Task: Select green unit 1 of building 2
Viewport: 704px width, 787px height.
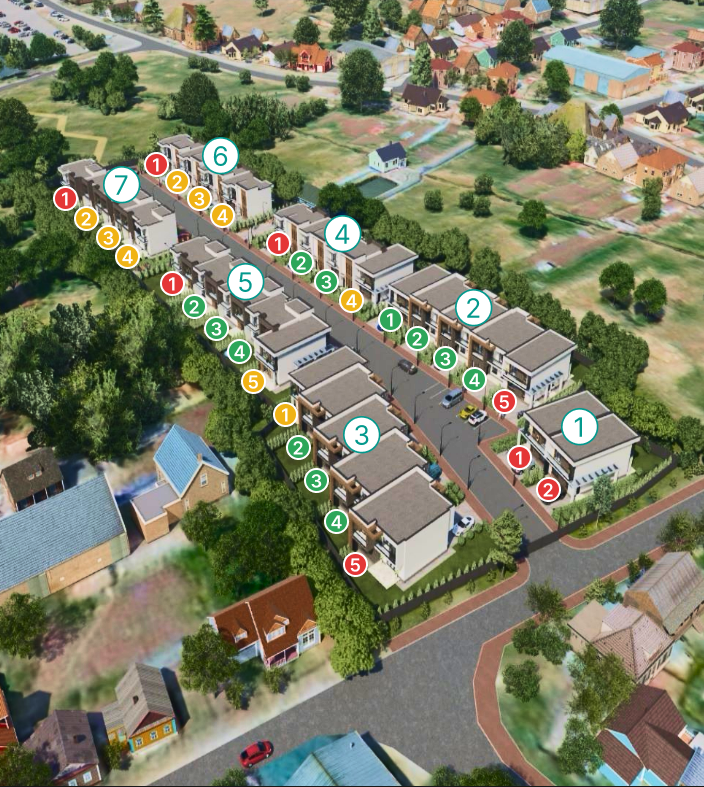Action: 391,319
